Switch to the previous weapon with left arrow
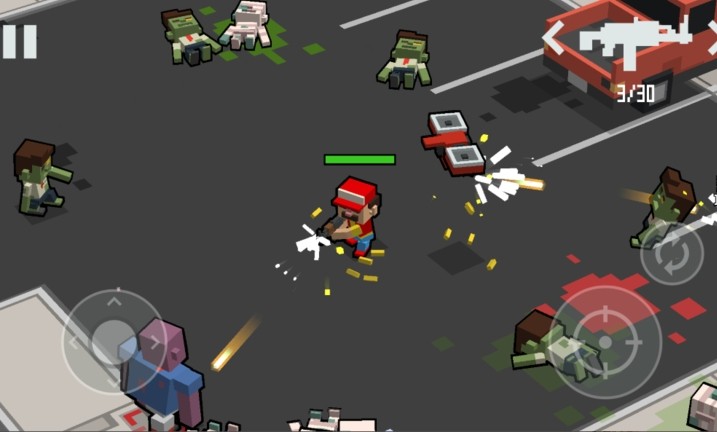 [553, 39]
